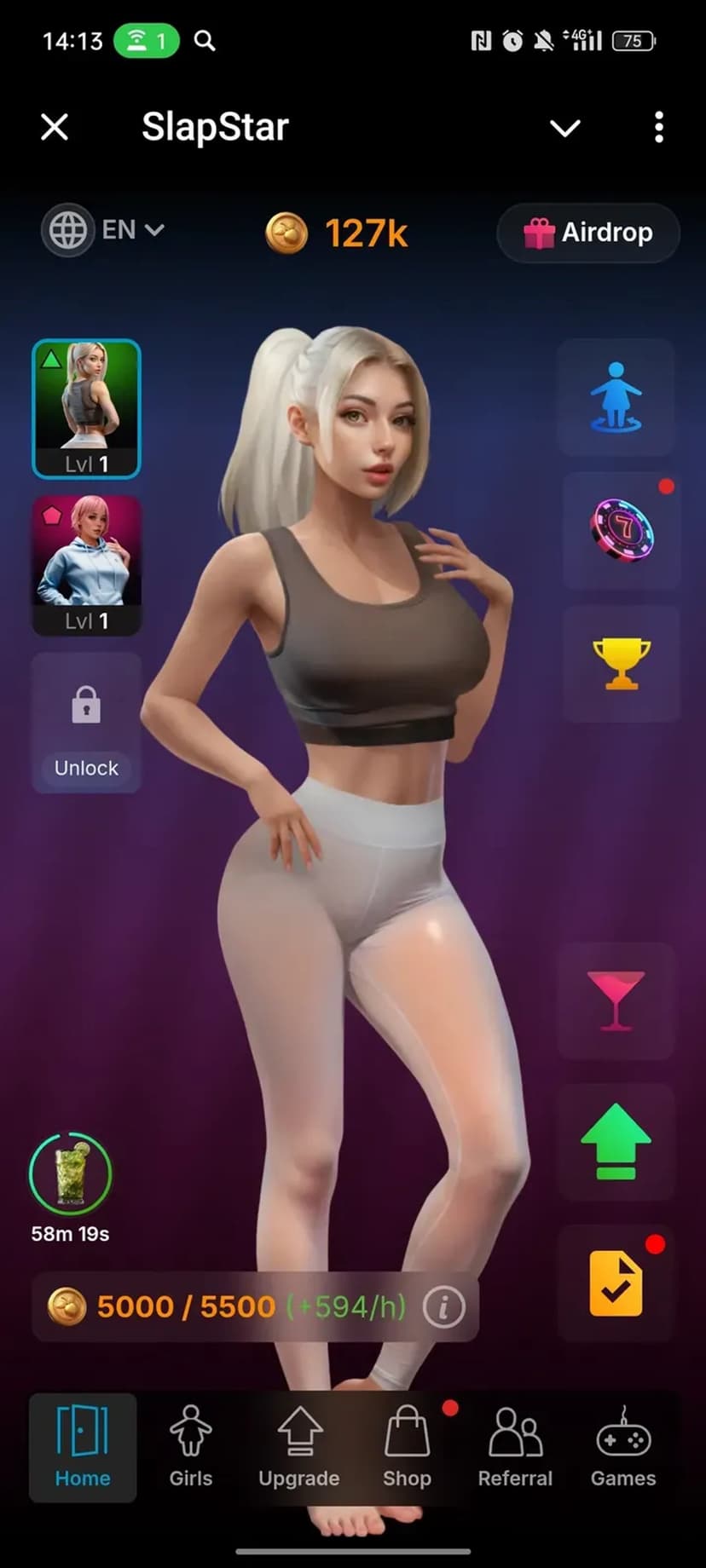Switch to the Girls tab
Image resolution: width=706 pixels, height=1568 pixels.
[x=190, y=1447]
